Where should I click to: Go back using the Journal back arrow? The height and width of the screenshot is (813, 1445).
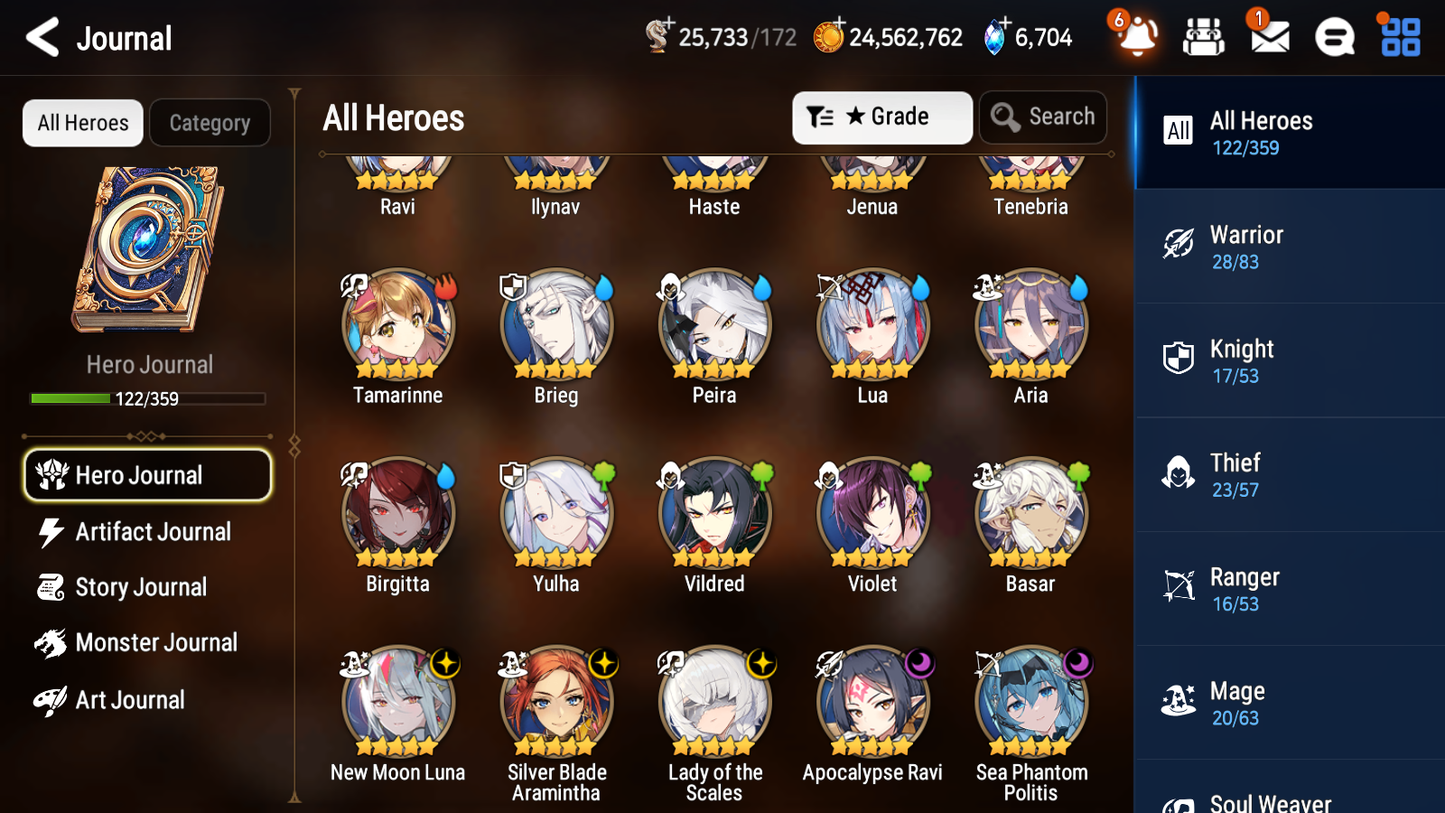click(43, 38)
